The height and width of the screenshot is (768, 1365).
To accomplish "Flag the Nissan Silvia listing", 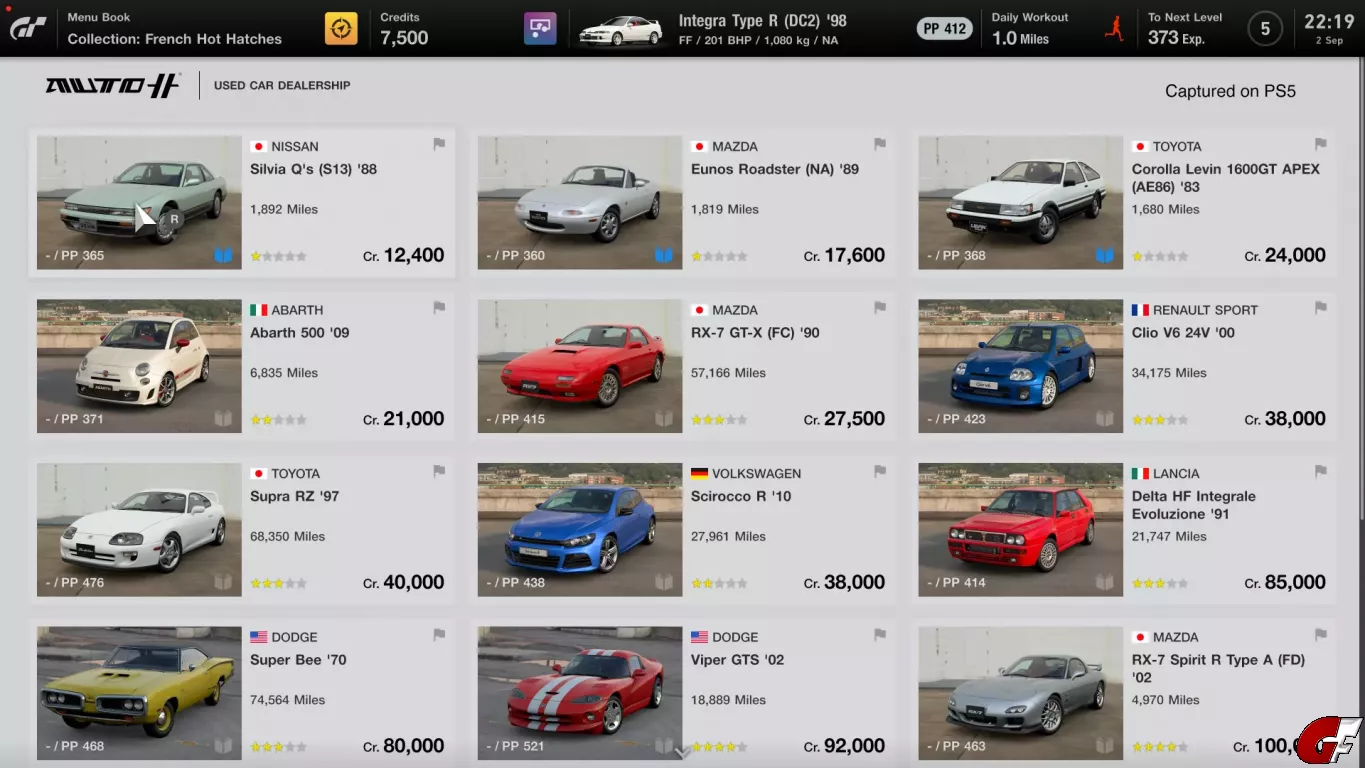I will coord(439,144).
